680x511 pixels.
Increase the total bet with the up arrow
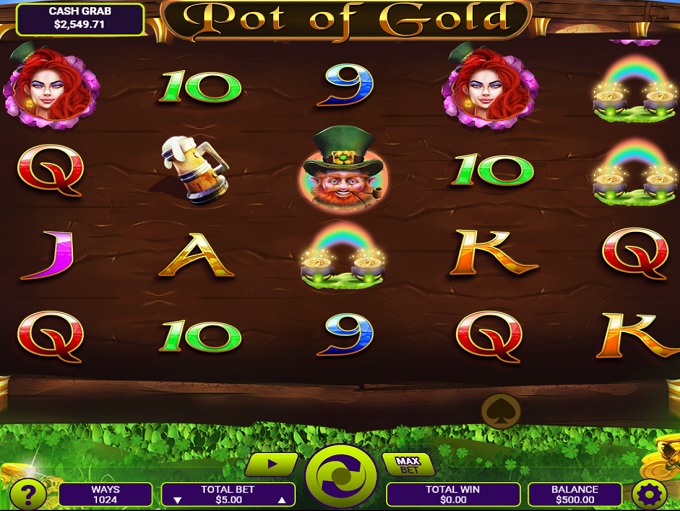tap(281, 499)
